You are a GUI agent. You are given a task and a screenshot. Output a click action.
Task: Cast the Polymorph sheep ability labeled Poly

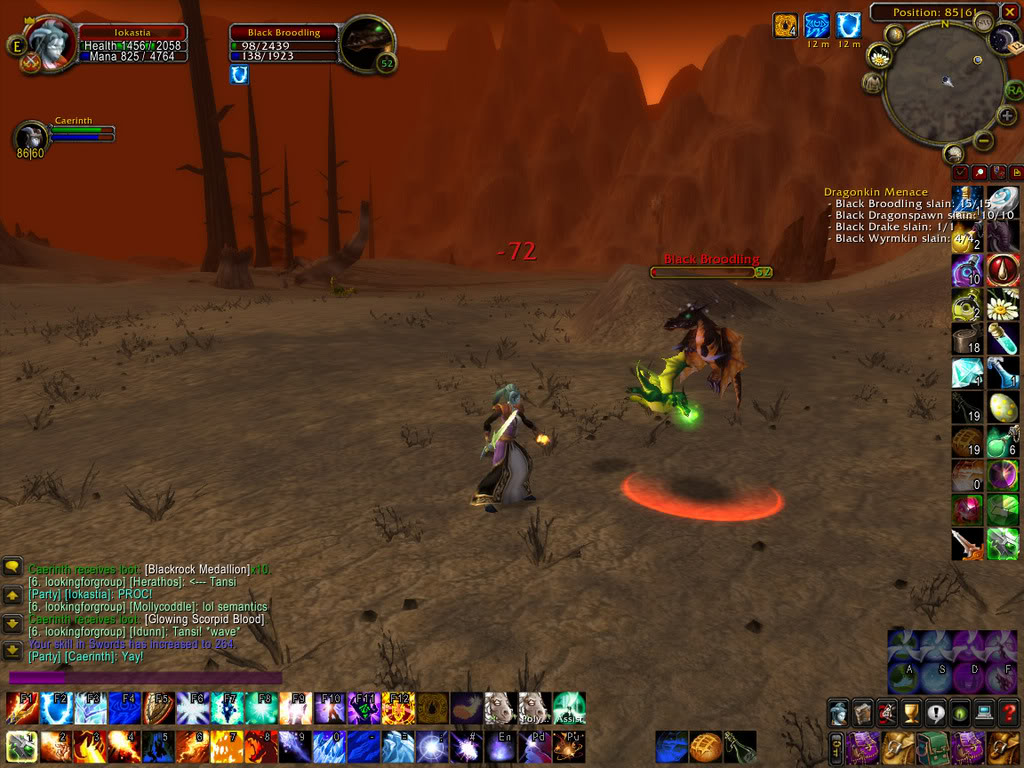pos(534,708)
